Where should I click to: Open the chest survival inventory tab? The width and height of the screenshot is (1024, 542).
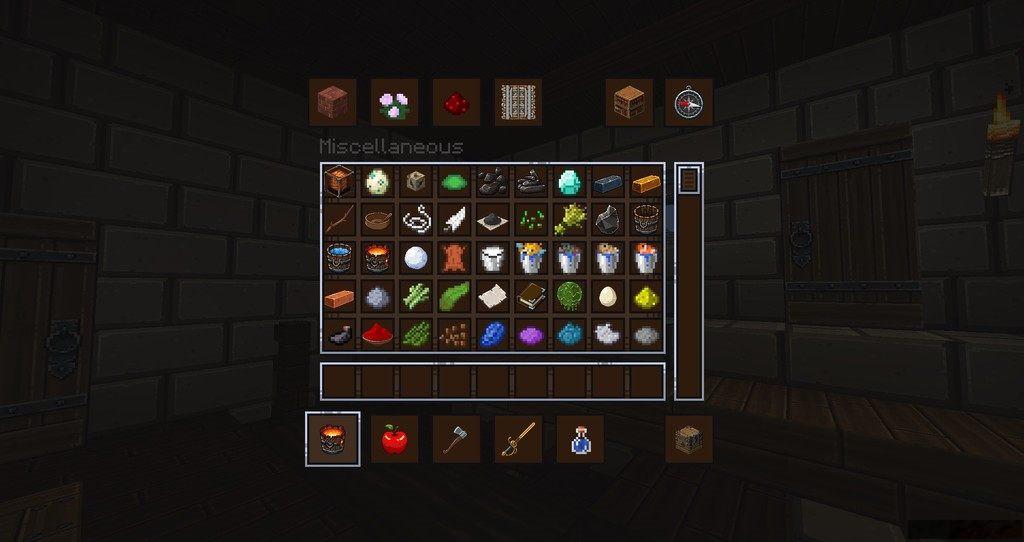point(689,438)
